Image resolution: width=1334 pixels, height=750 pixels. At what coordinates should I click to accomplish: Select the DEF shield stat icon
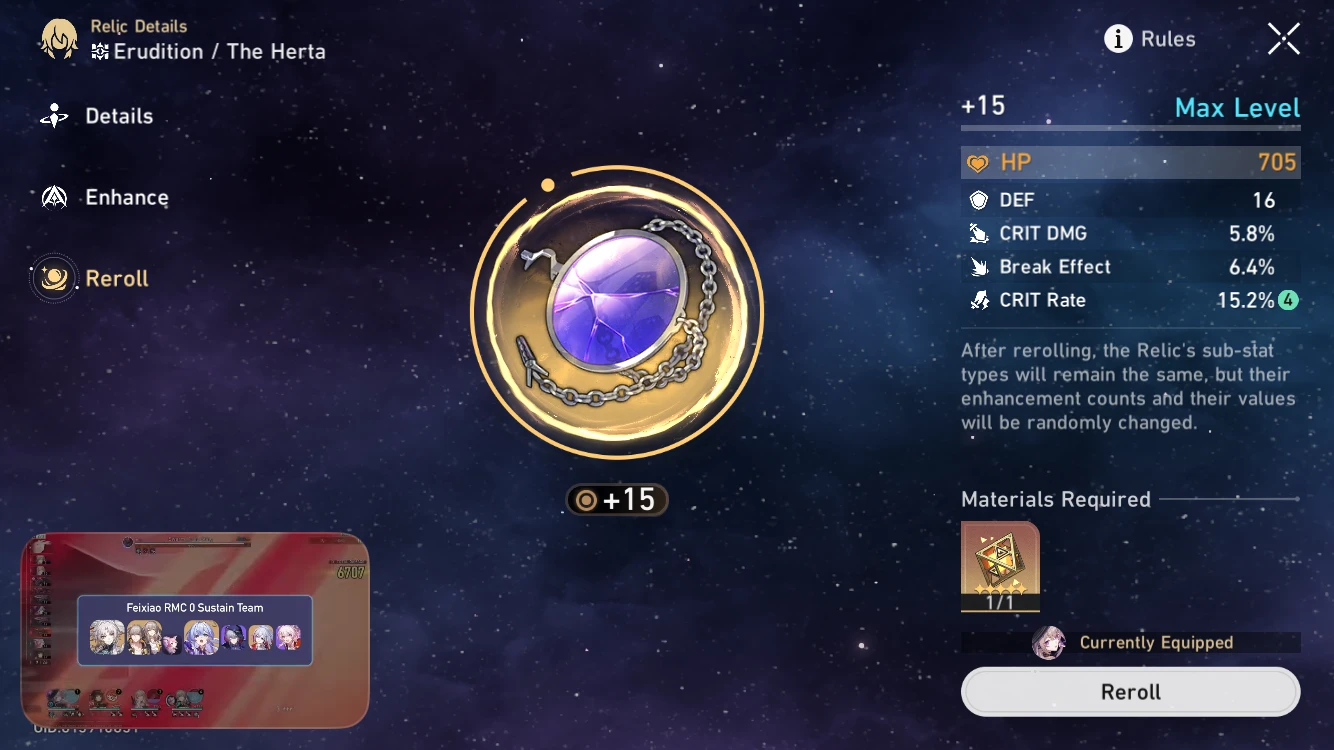click(x=979, y=199)
